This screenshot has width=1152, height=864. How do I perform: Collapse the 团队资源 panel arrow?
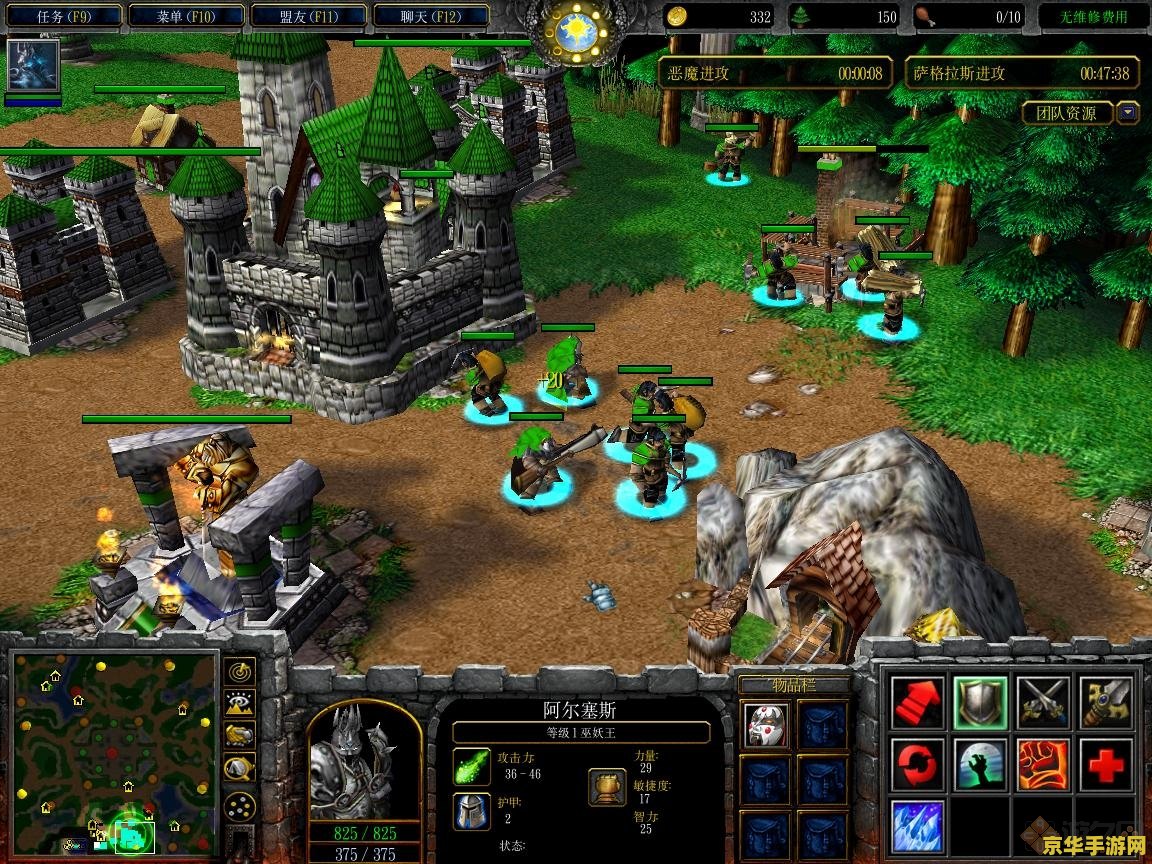1128,113
